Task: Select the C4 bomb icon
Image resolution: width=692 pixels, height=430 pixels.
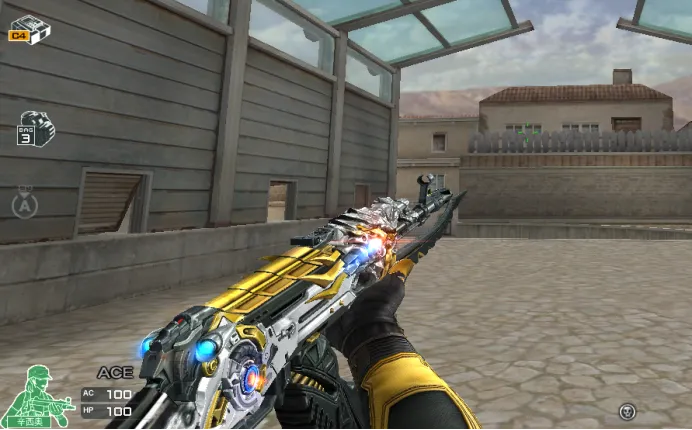Action: click(x=29, y=28)
